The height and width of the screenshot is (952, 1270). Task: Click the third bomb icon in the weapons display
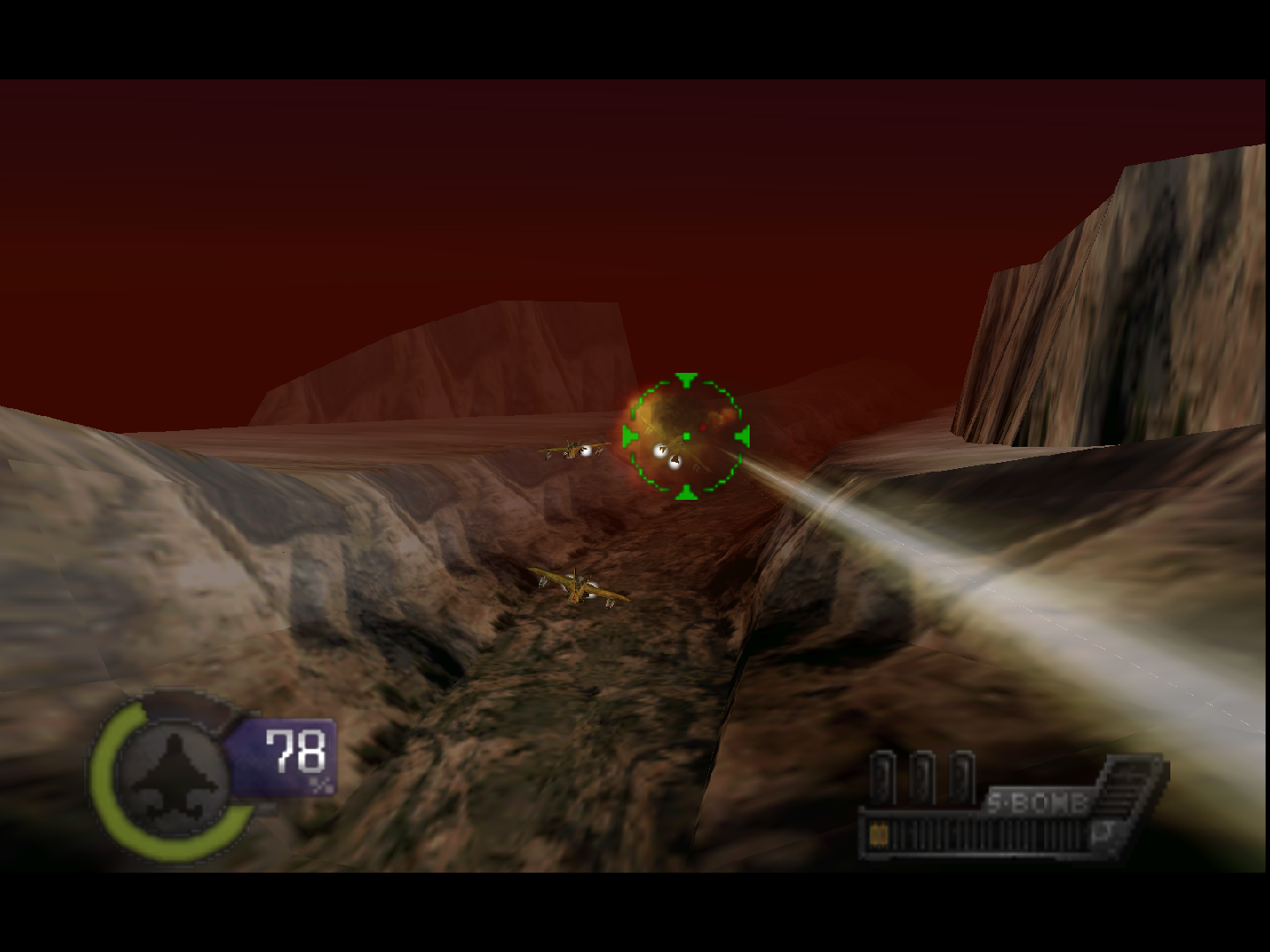(961, 777)
